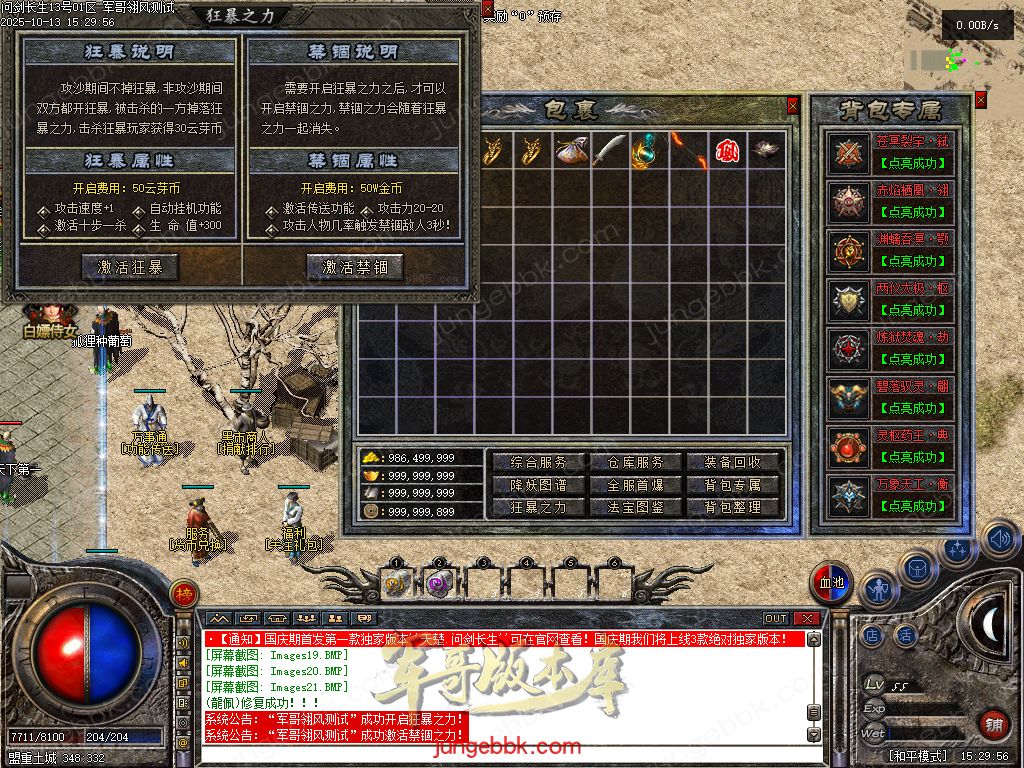
Task: Open 综合服务 in the bag menu
Action: point(538,463)
